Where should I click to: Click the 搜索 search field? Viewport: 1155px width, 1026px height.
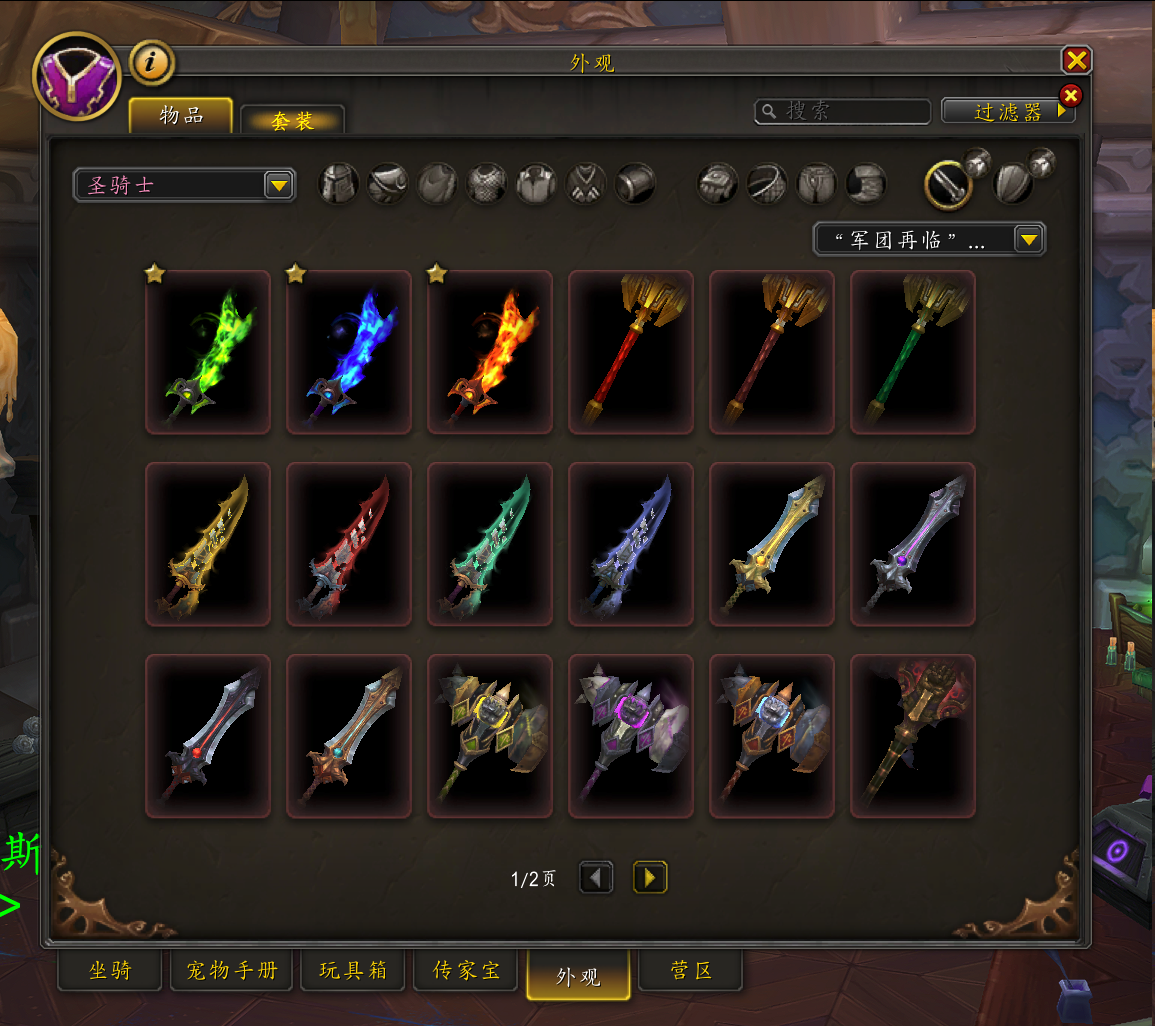(843, 111)
